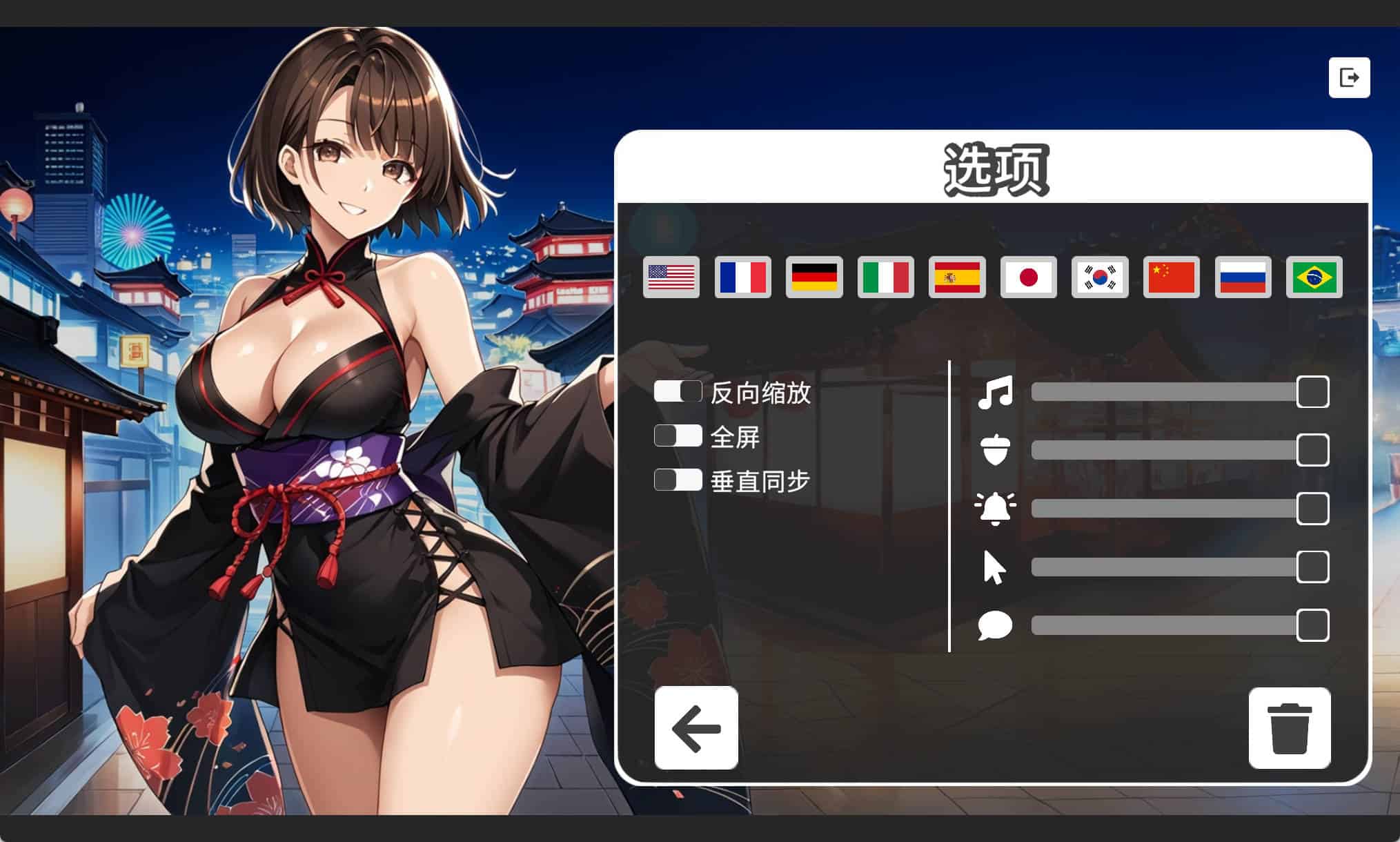Screen dimensions: 1400x842
Task: Click the trash can delete button
Action: tap(1289, 727)
